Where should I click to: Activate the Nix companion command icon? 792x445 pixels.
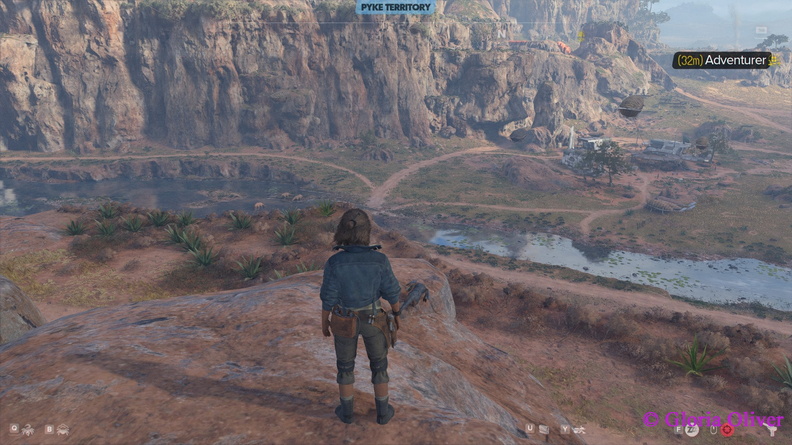click(27, 430)
